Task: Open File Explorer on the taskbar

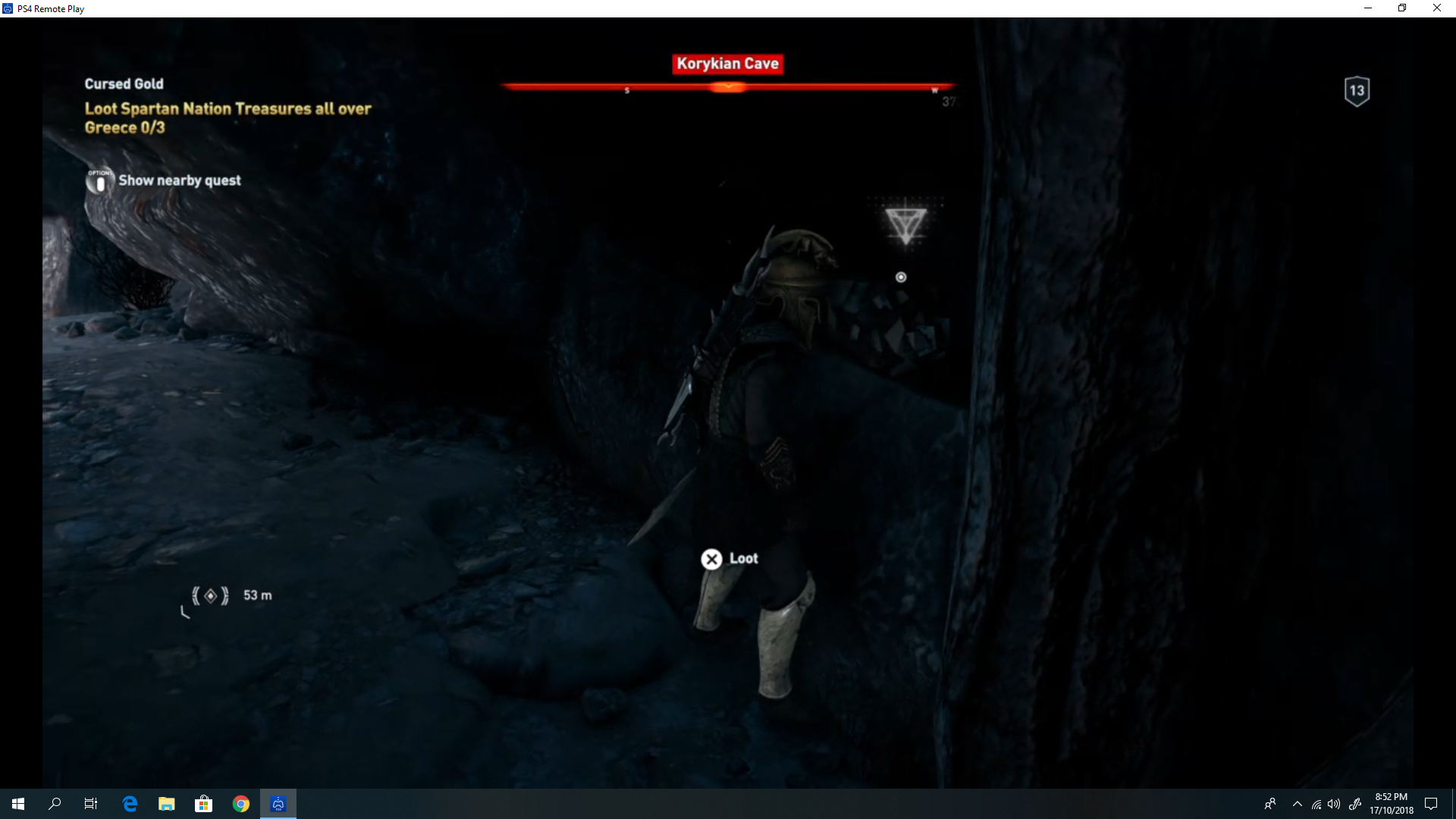Action: click(x=166, y=803)
